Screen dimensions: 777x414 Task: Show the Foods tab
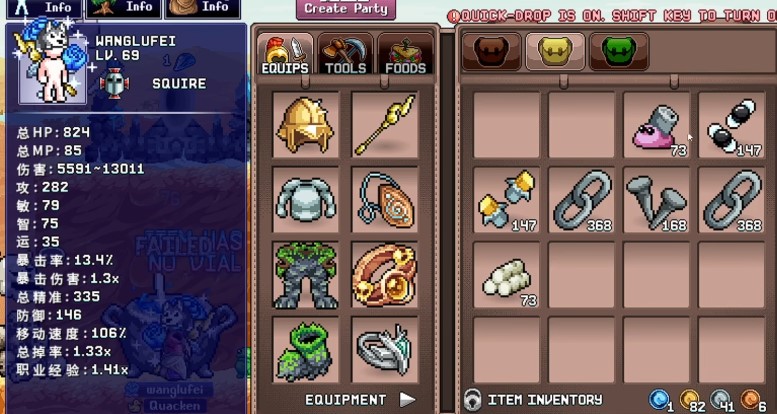tap(406, 53)
